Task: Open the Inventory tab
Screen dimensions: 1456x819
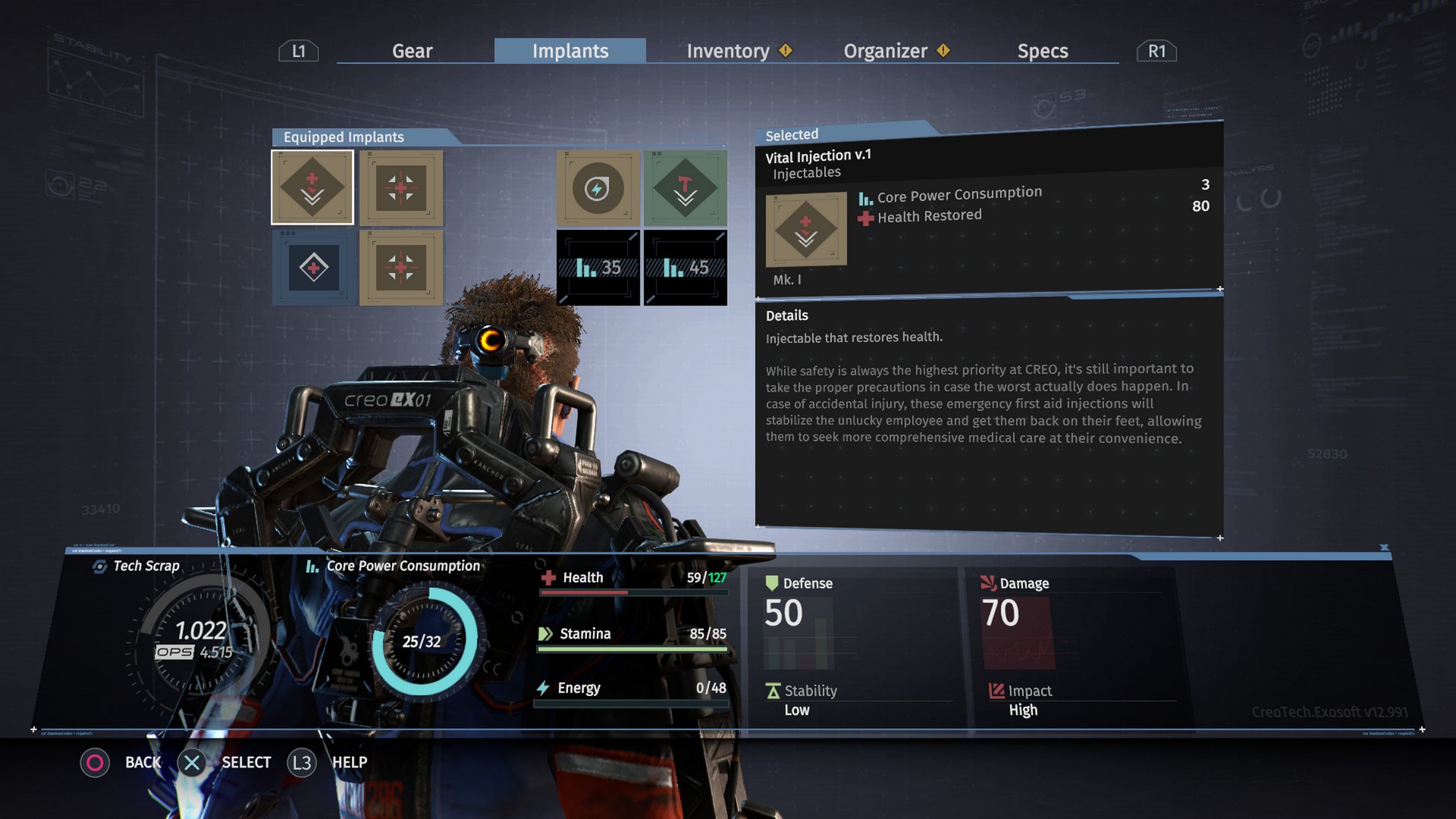Action: 728,51
